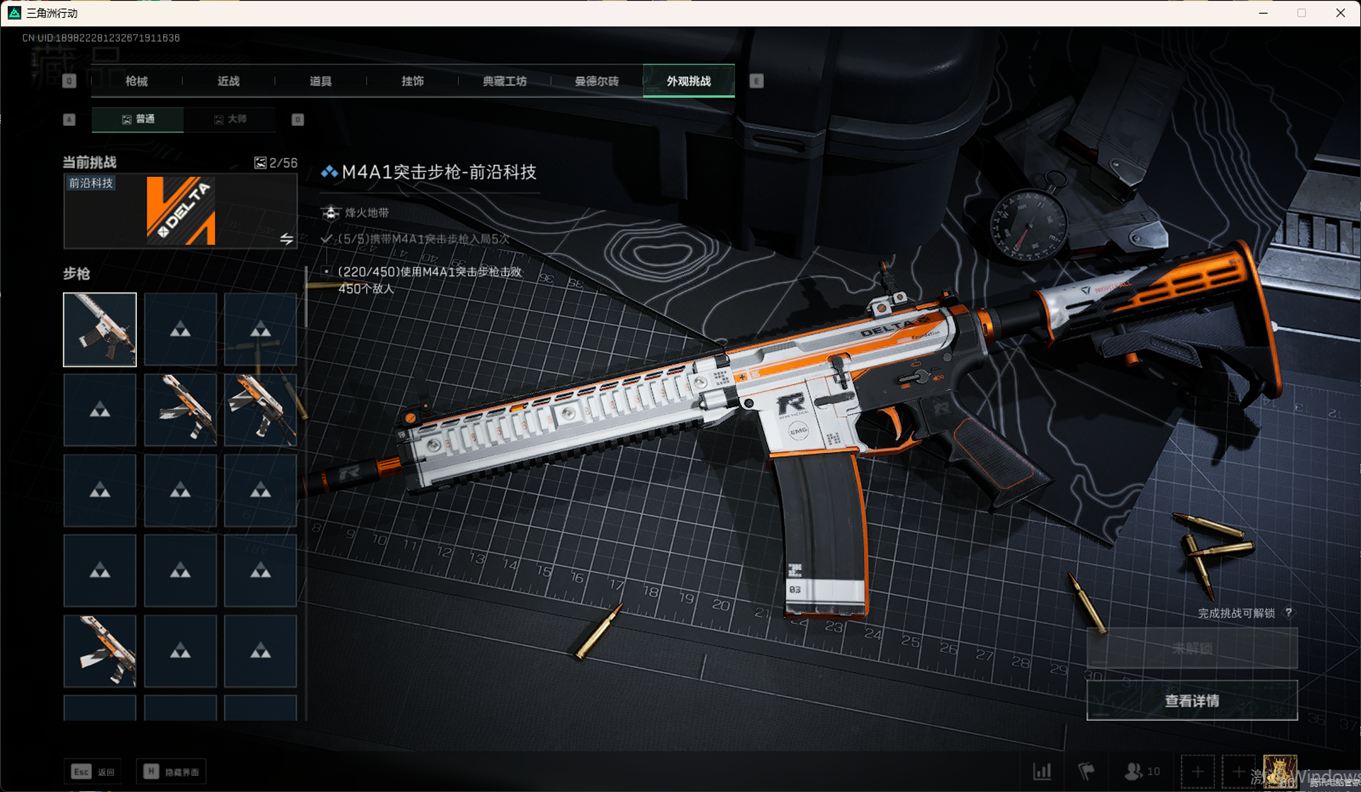Close the game window
This screenshot has width=1361, height=792.
(x=1340, y=13)
